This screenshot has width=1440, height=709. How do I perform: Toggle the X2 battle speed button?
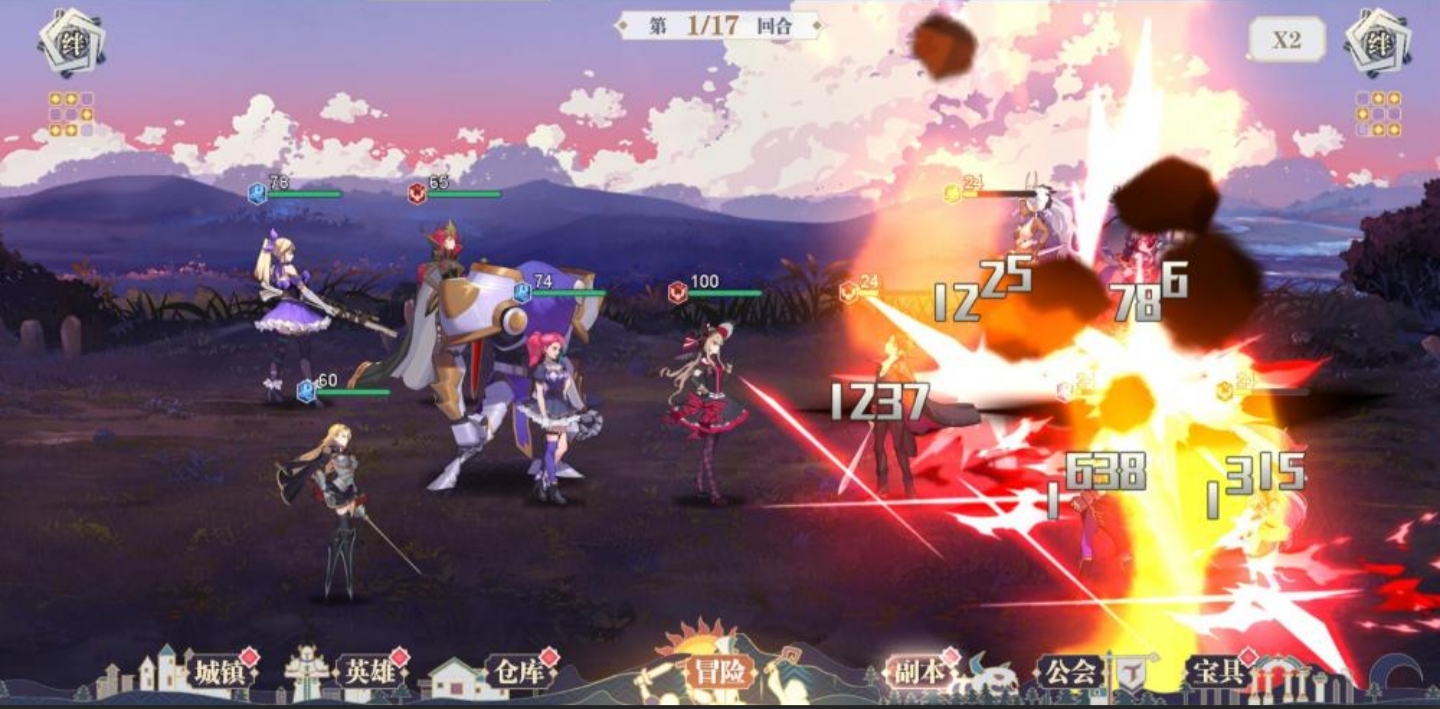1286,40
